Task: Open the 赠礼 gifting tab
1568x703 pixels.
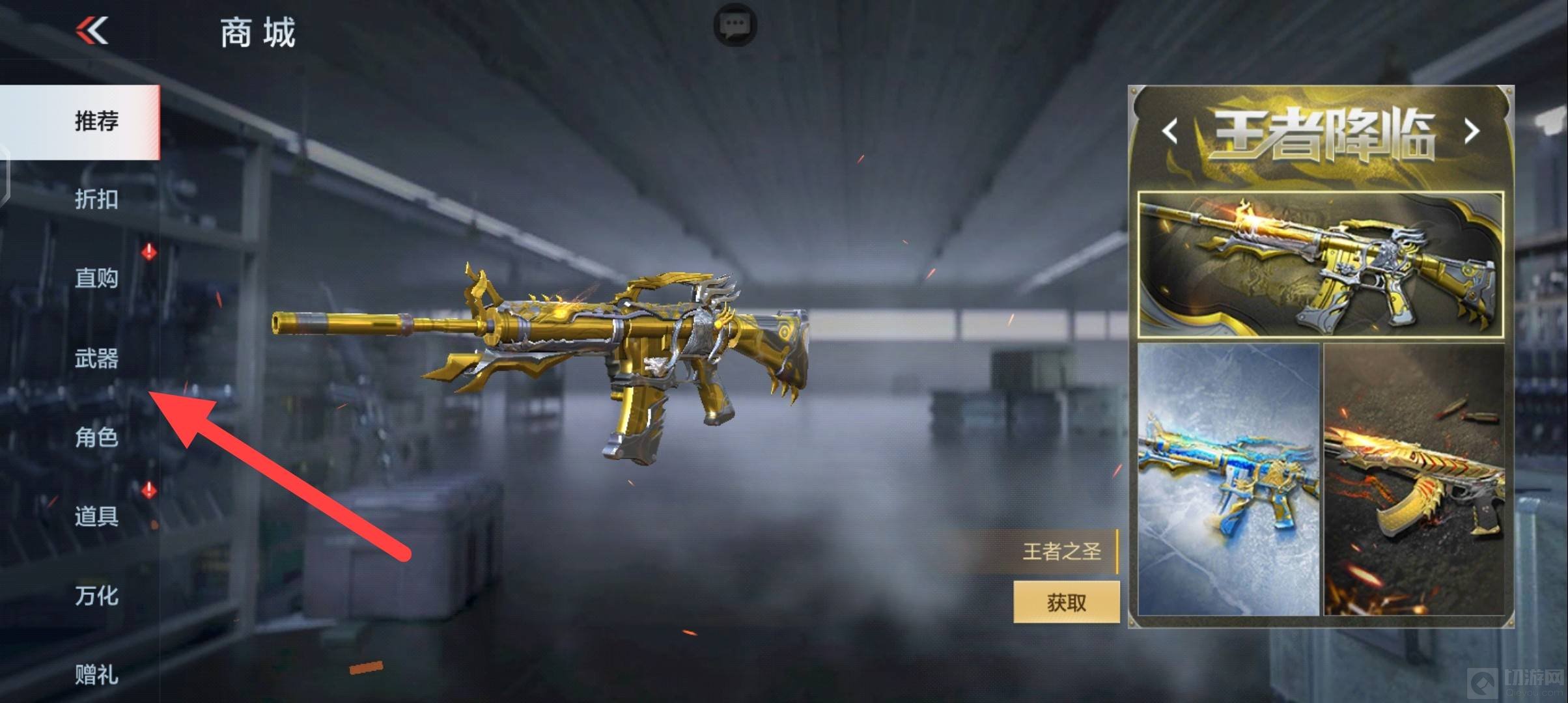Action: 96,675
